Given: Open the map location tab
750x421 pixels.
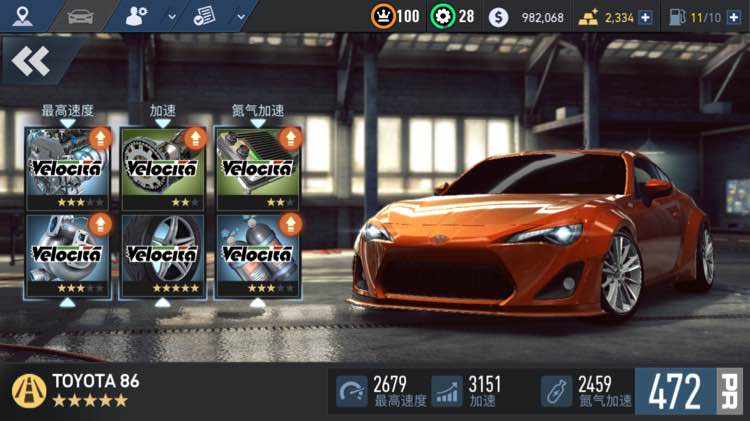Looking at the screenshot, I should [22, 16].
